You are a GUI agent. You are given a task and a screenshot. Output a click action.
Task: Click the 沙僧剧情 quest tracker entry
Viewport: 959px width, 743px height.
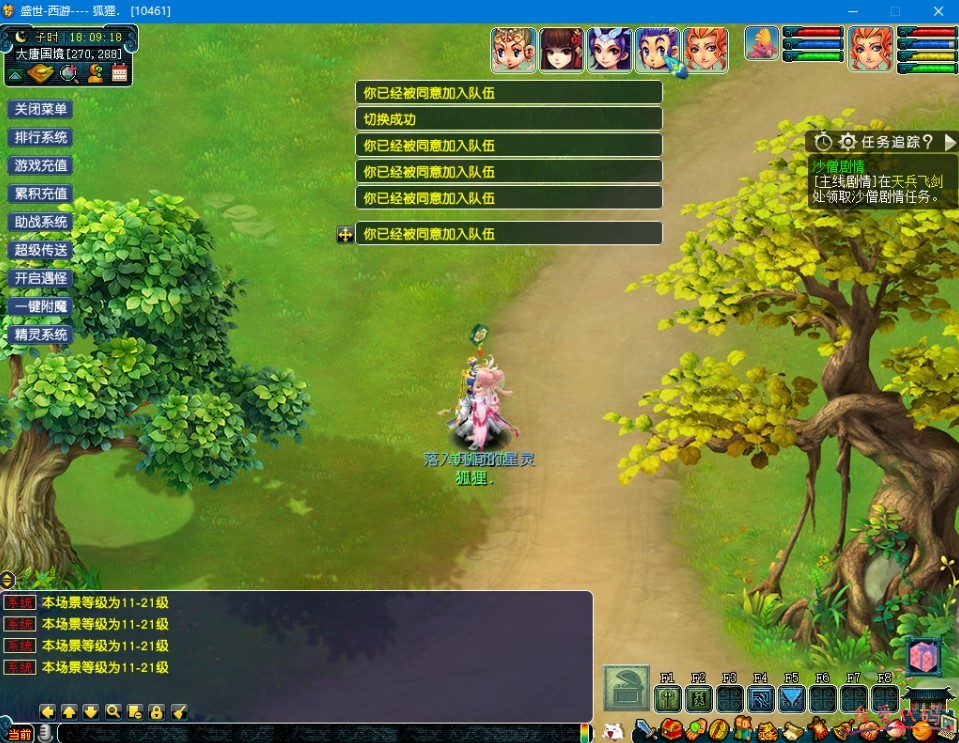pyautogui.click(x=838, y=166)
